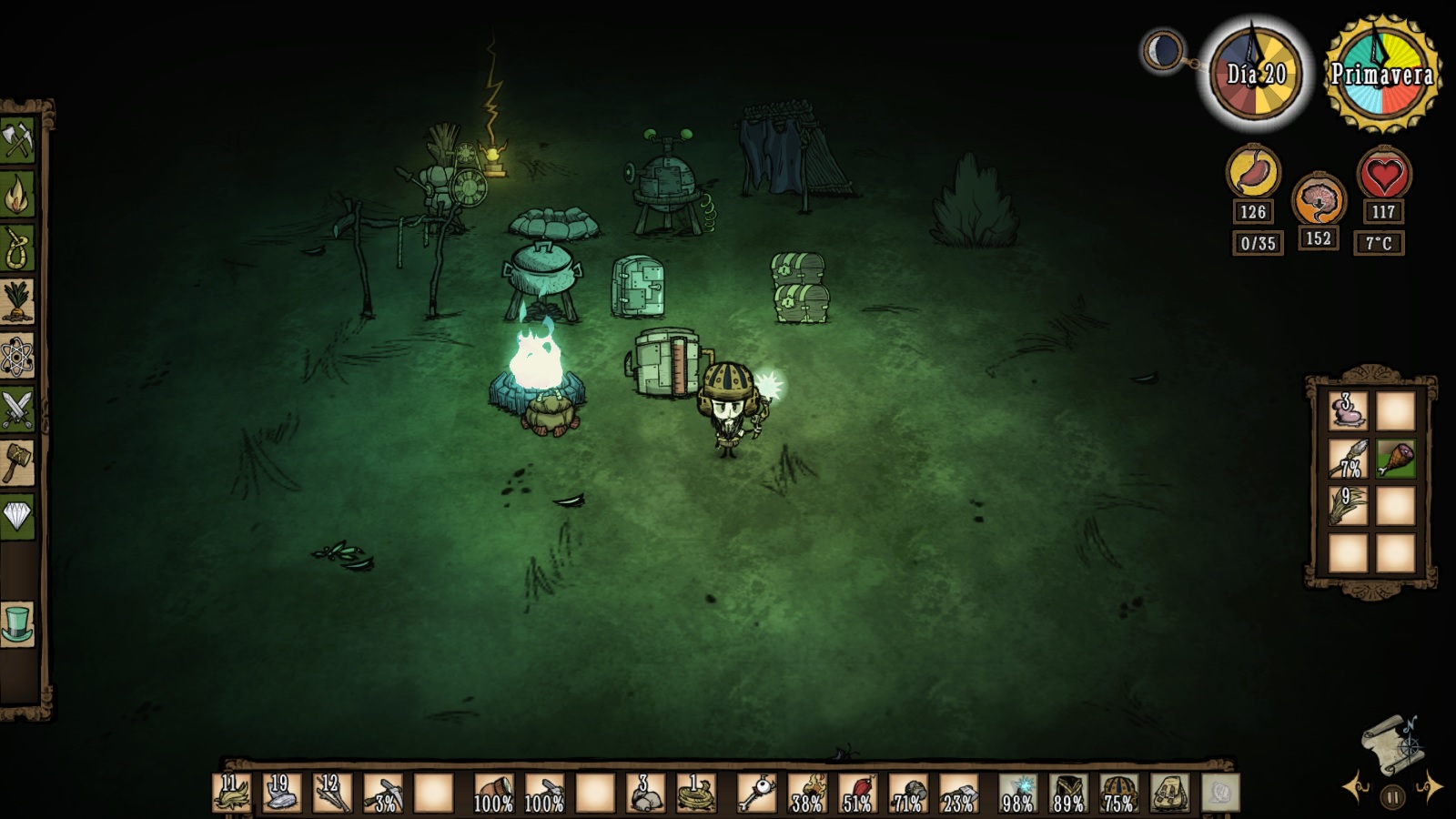Viewport: 1456px width, 819px height.
Task: Open the Tools crafting tab
Action: 17,140
